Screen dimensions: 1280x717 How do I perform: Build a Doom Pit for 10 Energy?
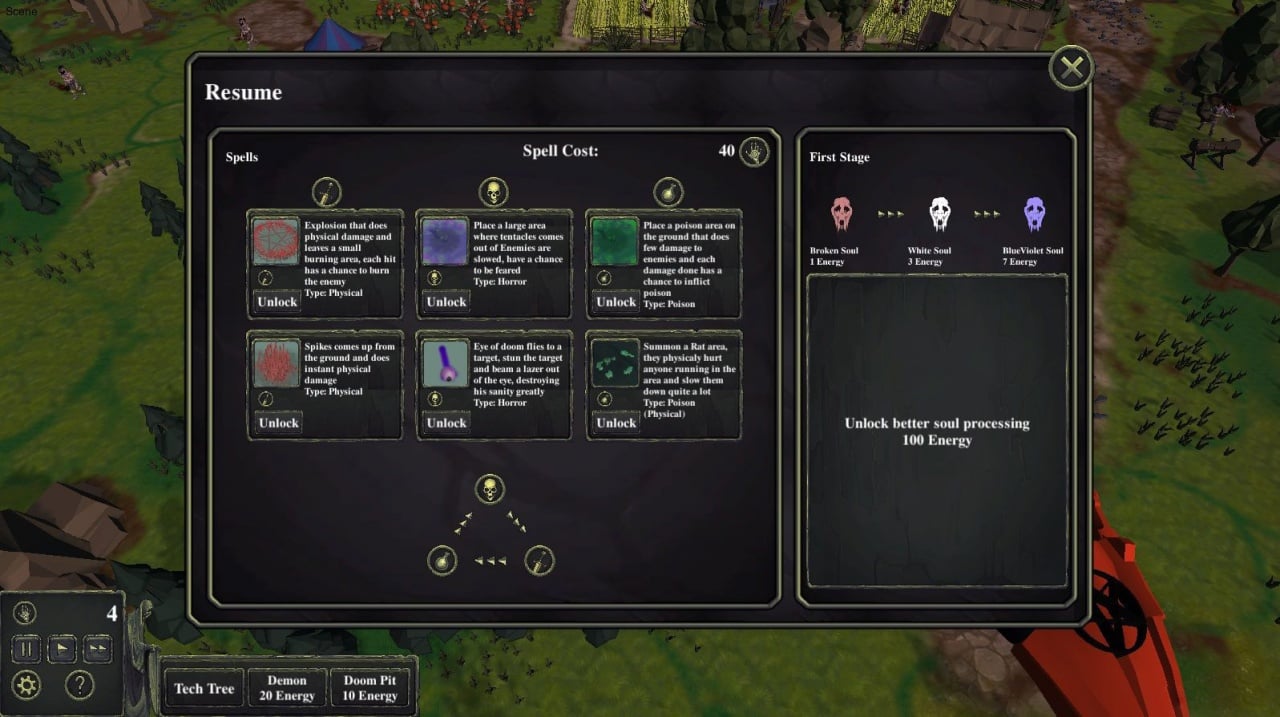click(x=370, y=688)
